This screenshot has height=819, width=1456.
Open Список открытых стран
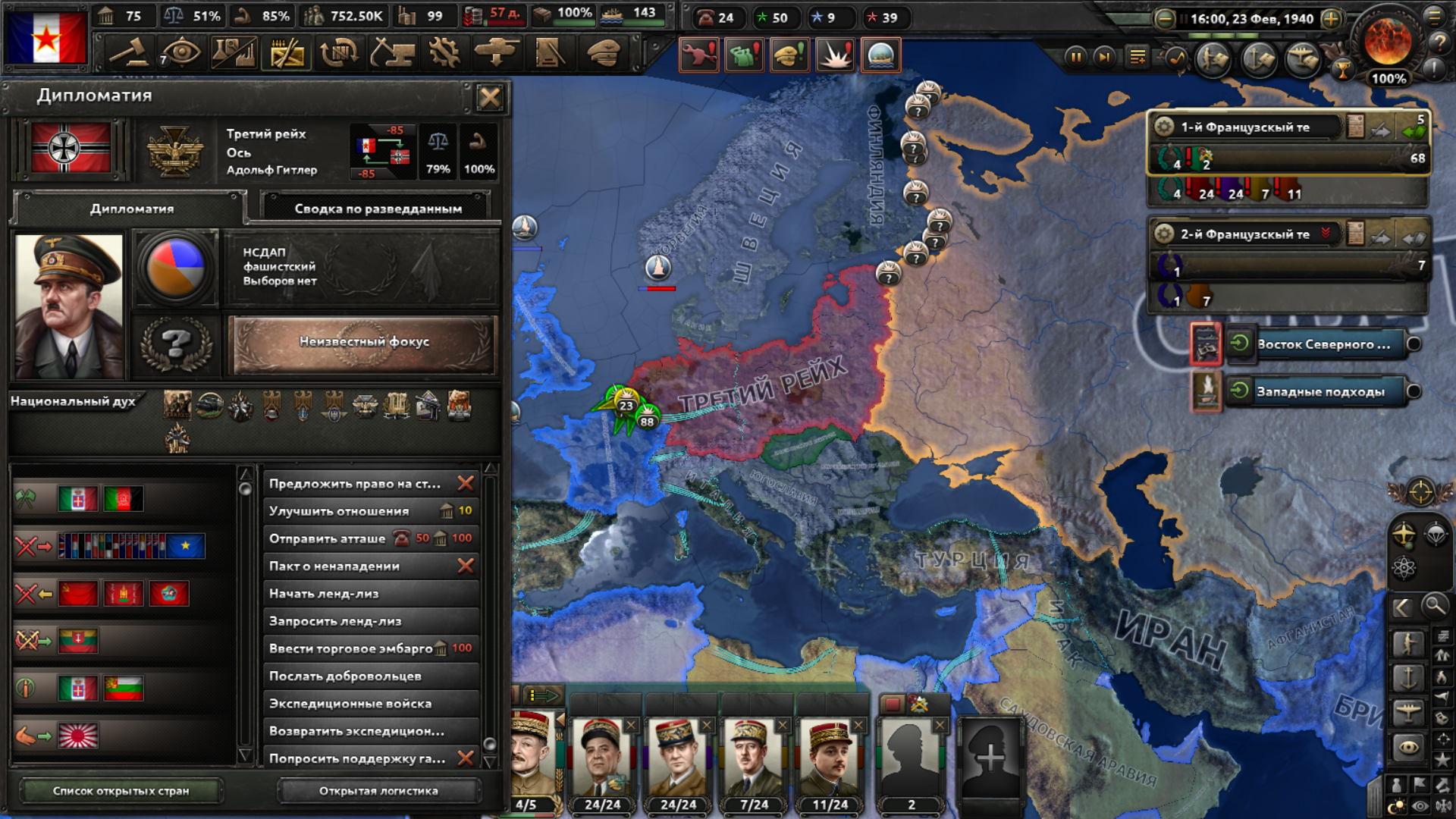tap(121, 791)
